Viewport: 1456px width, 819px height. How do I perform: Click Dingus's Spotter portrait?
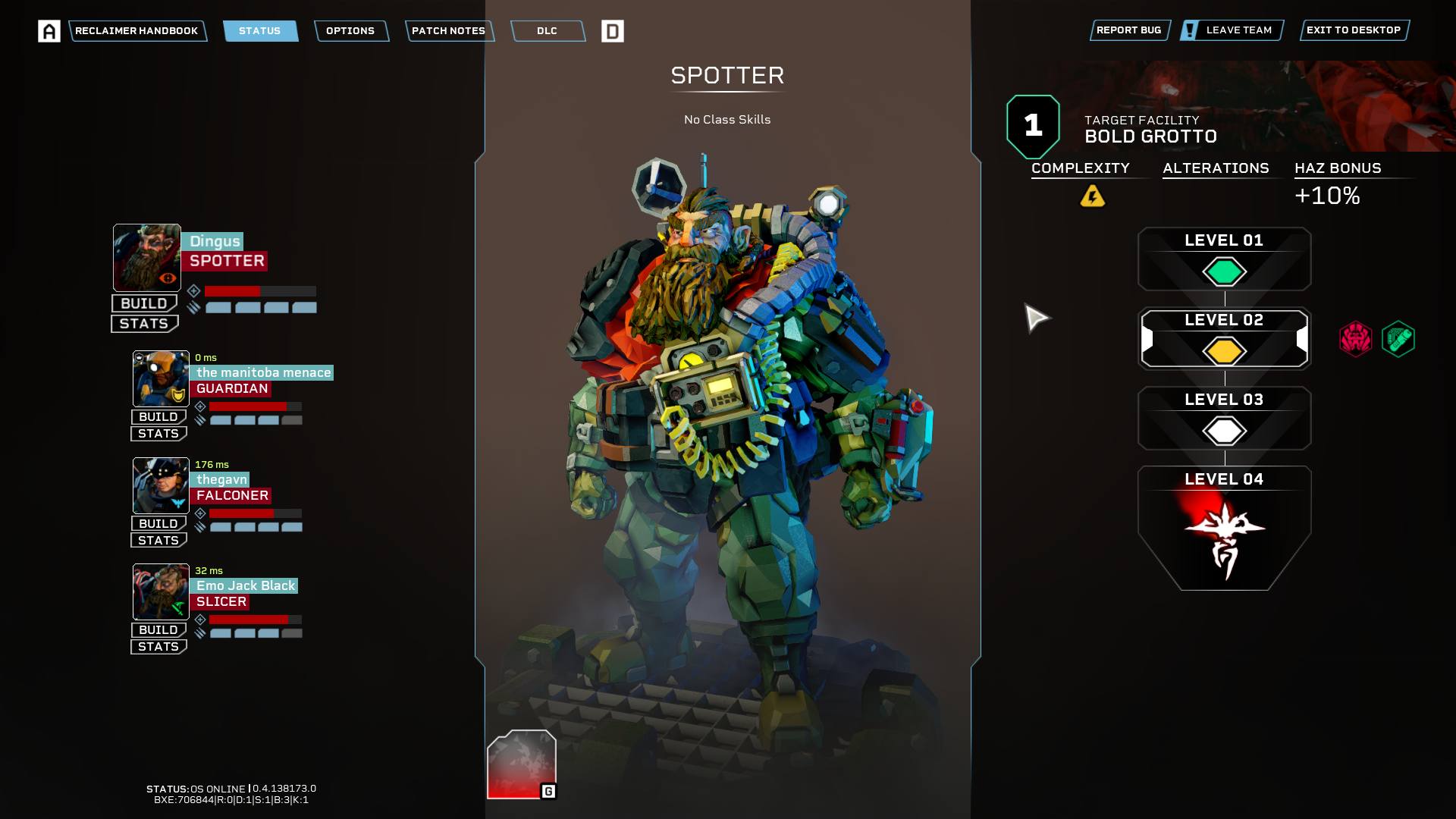147,258
